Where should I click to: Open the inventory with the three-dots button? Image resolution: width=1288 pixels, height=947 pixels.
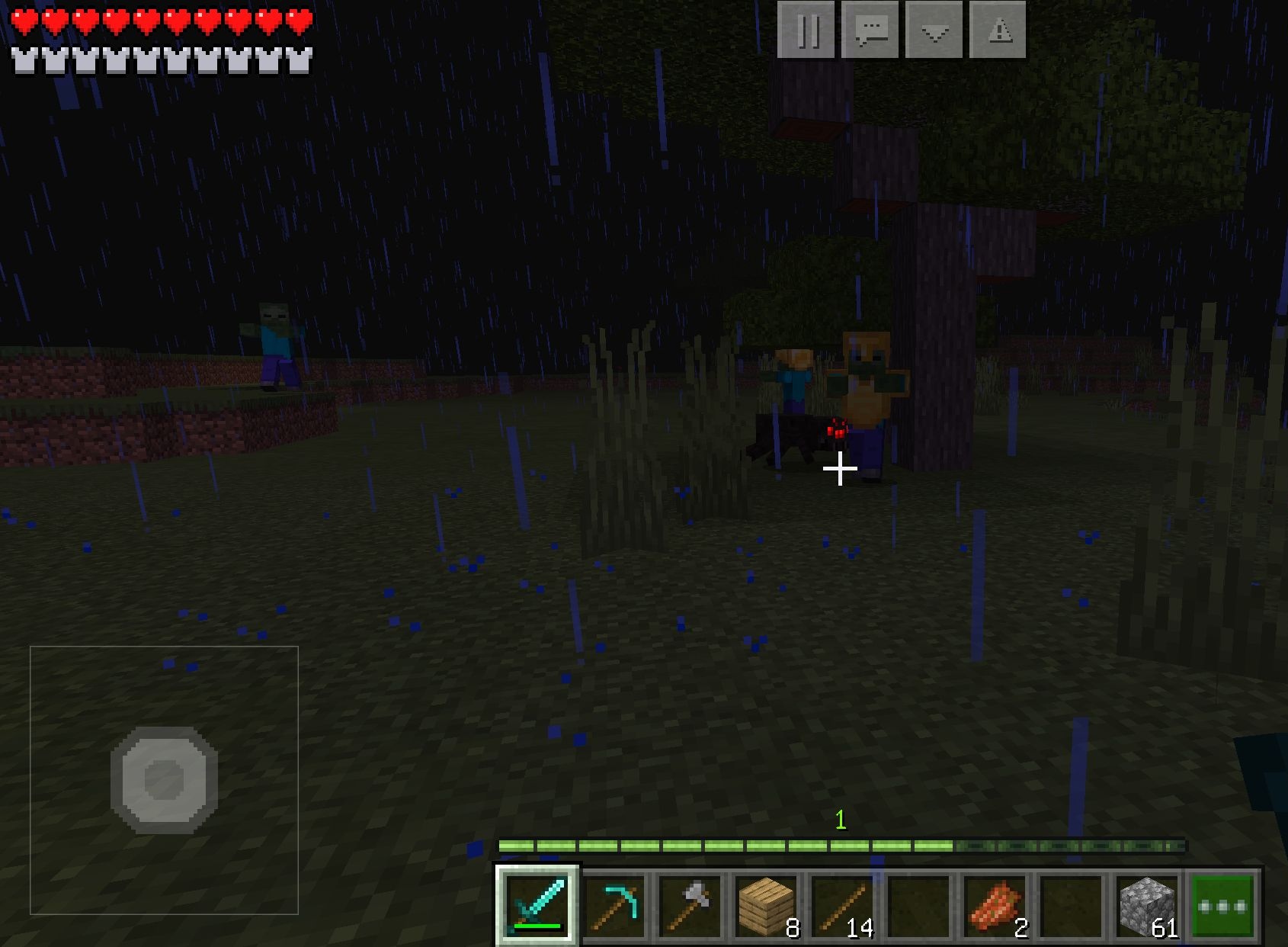tap(1222, 906)
